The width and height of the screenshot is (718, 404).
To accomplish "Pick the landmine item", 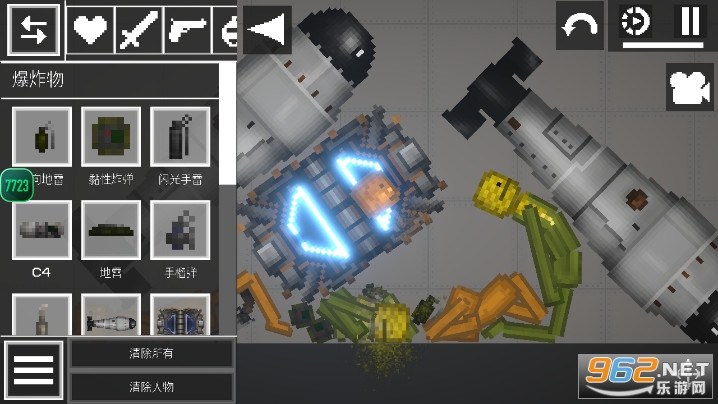I will point(111,231).
